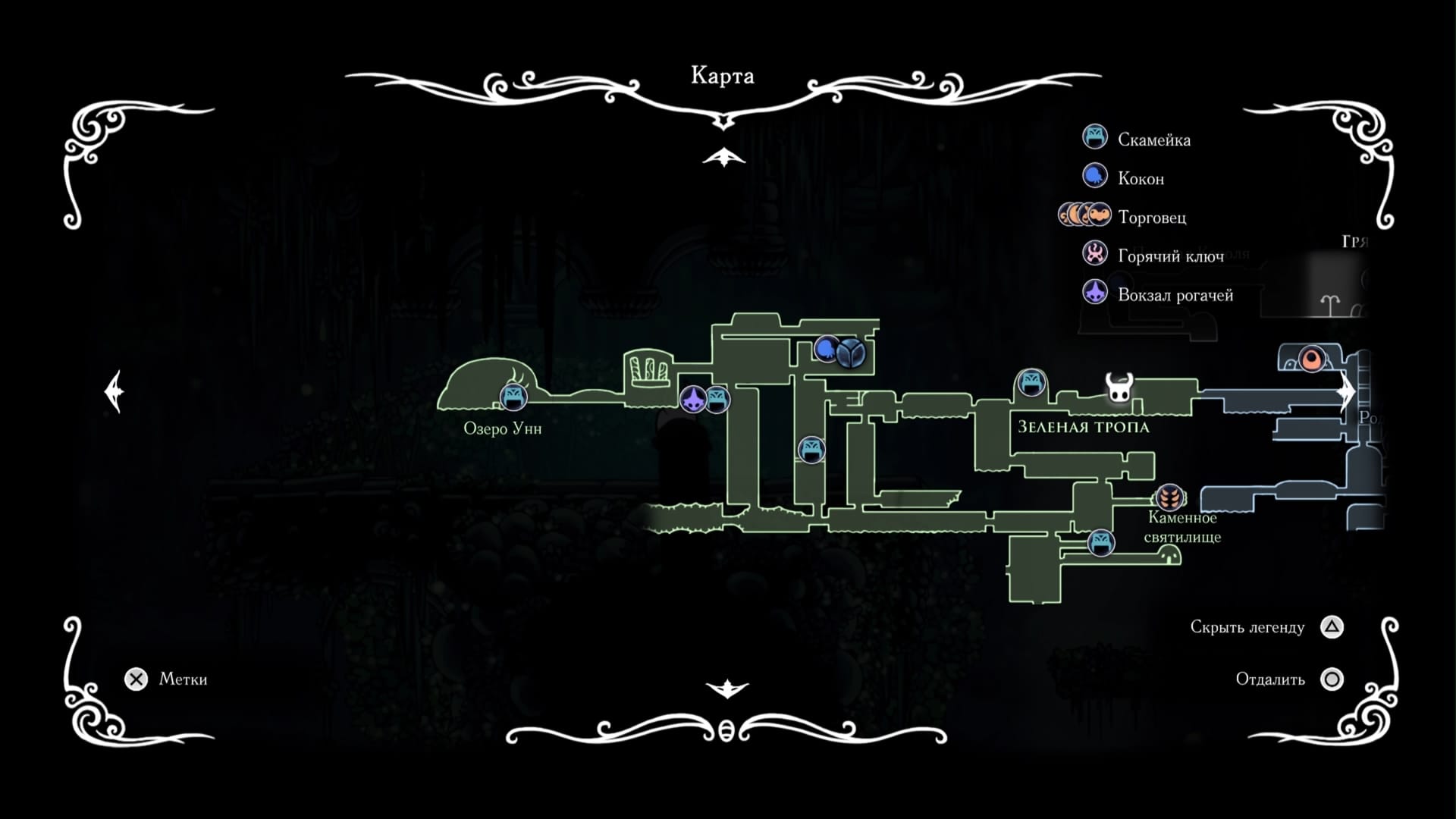The width and height of the screenshot is (1456, 819).
Task: Pan the map with the left arrow
Action: coord(114,391)
